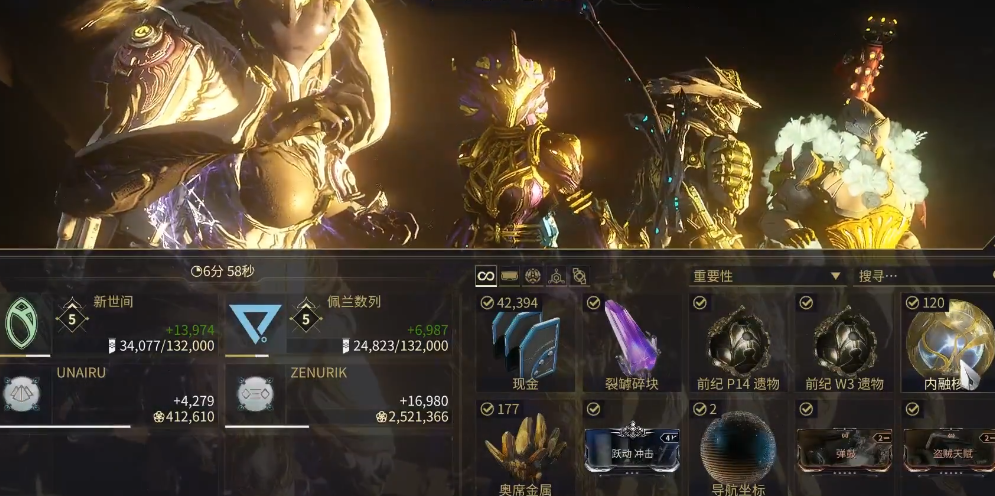Select the infinity 'all rewards' filter tab
The width and height of the screenshot is (995, 496).
(x=486, y=276)
